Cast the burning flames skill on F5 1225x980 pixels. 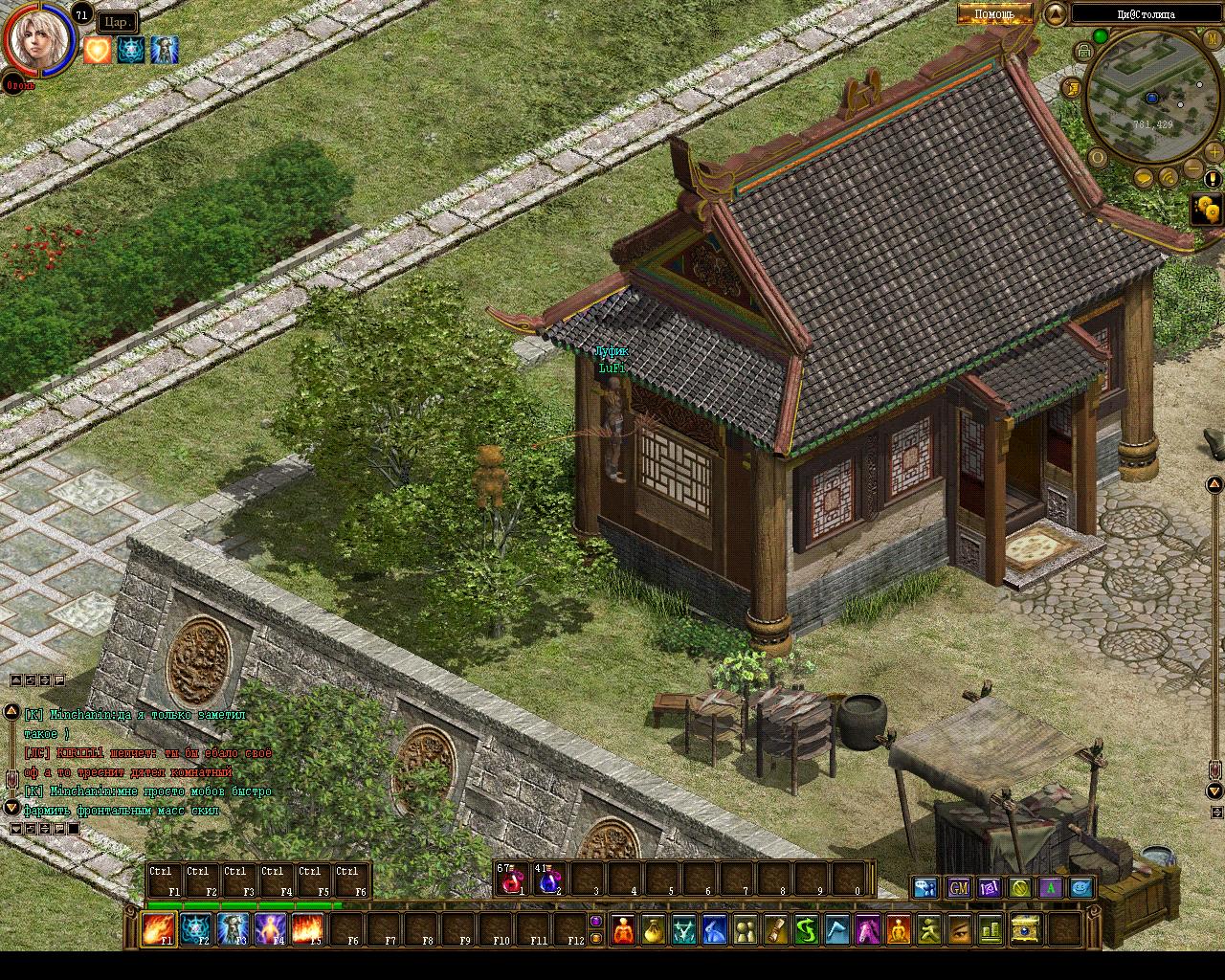tap(306, 928)
